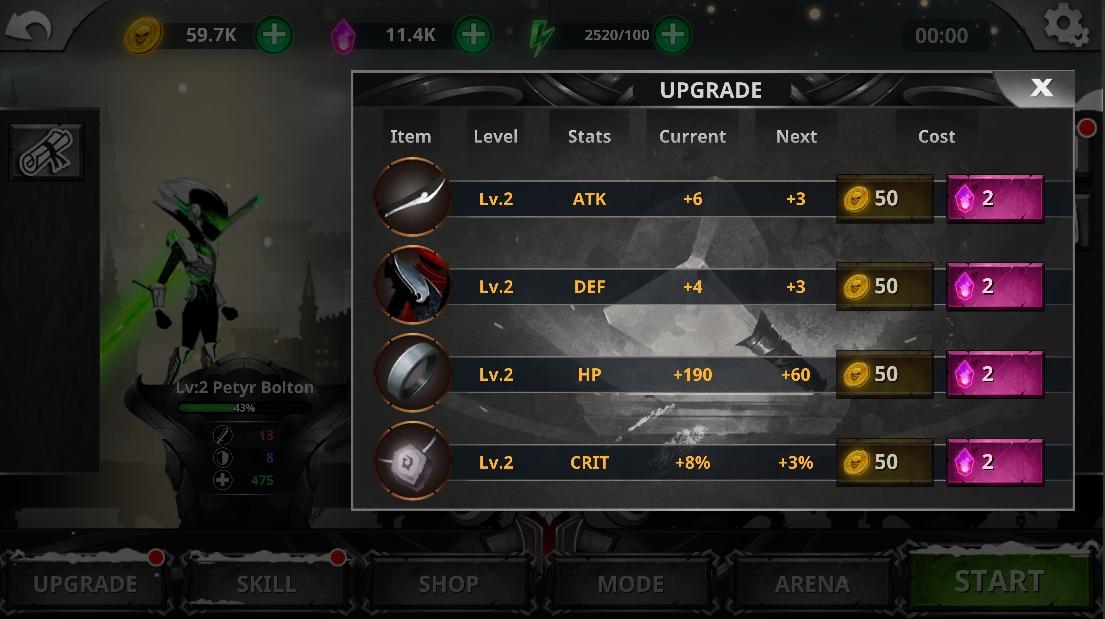Add more gold coins
This screenshot has height=619, width=1105.
274,35
